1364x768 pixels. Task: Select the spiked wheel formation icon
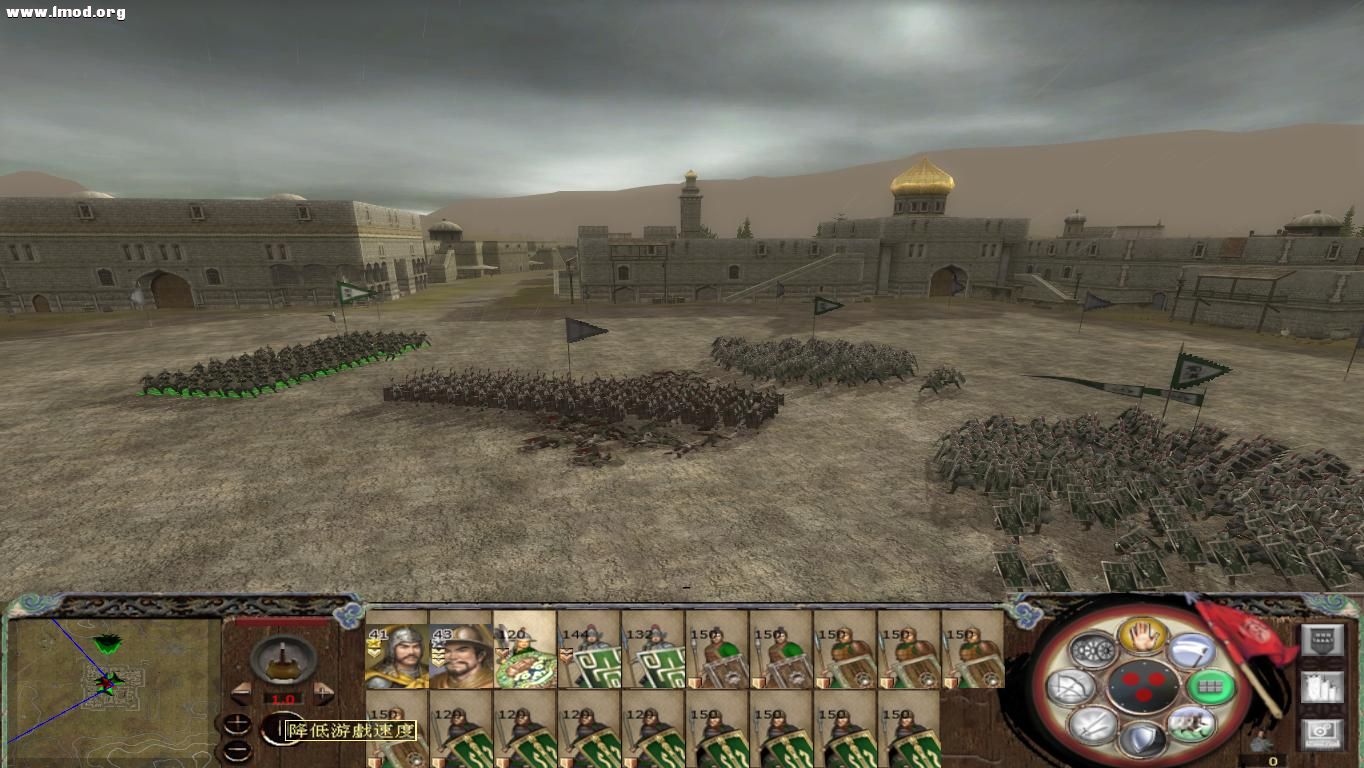pos(1092,648)
